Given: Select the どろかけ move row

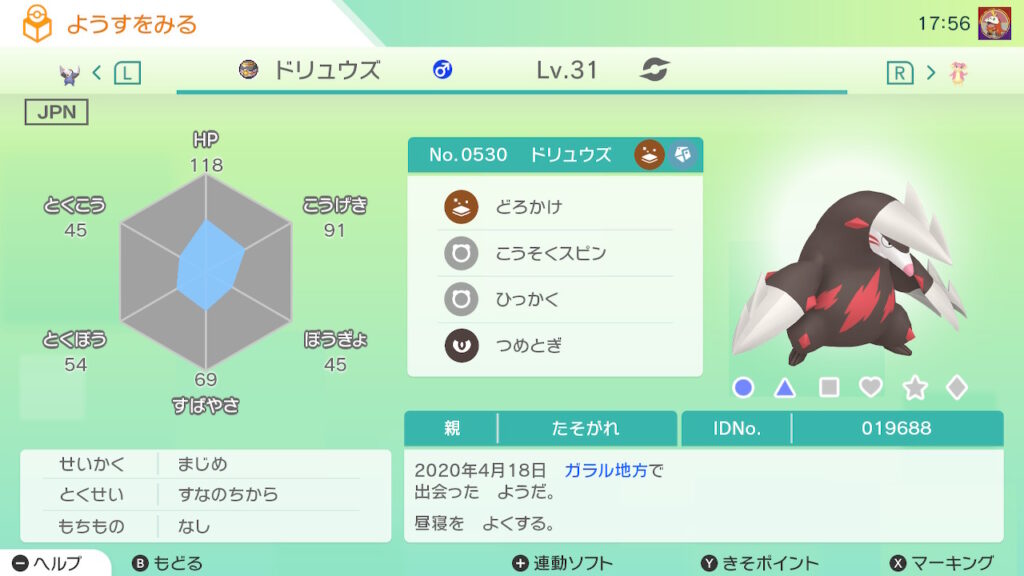Looking at the screenshot, I should (x=555, y=207).
